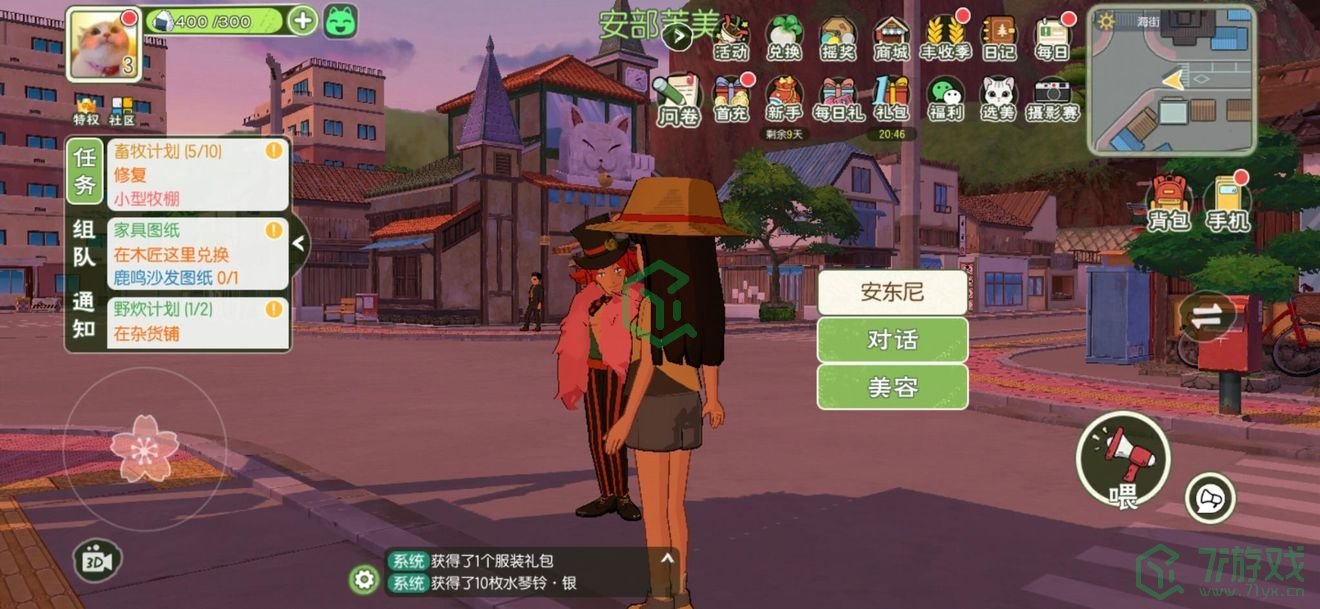Switch to the 组队 team tab
The width and height of the screenshot is (1320, 609).
pos(84,243)
